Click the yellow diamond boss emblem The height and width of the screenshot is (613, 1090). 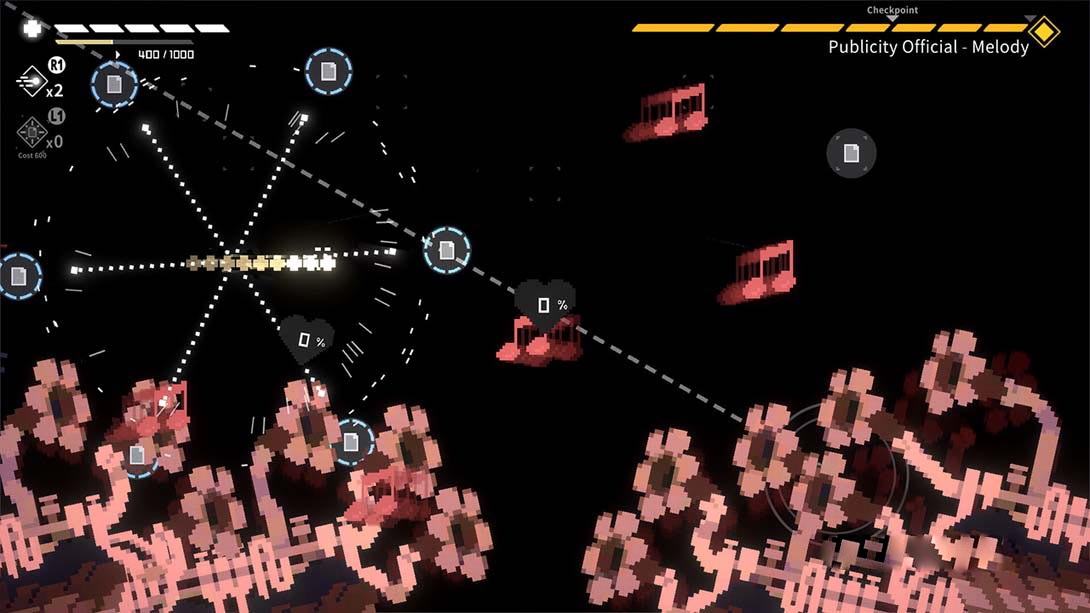coord(1044,31)
